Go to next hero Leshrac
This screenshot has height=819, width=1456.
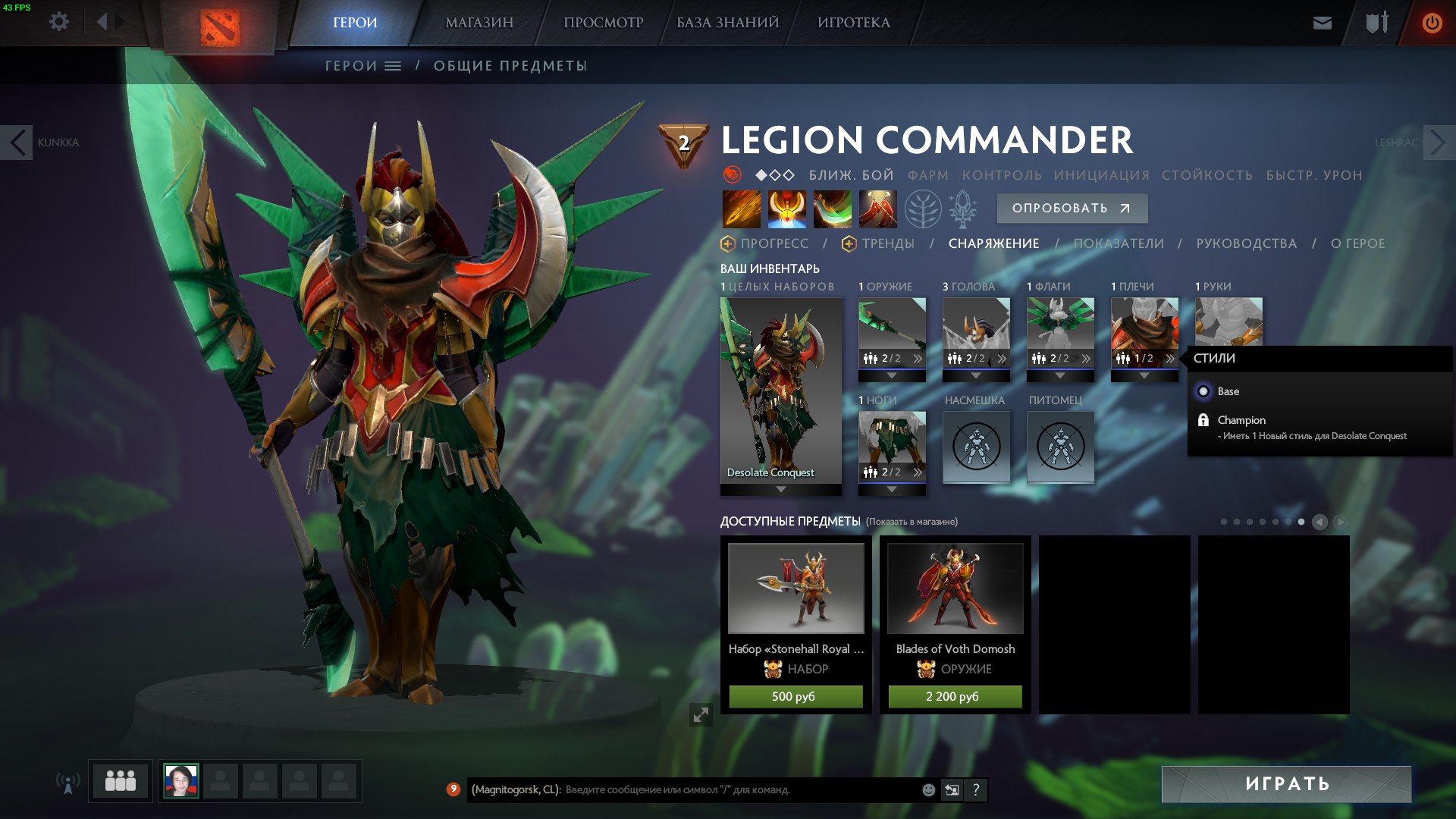click(1439, 143)
